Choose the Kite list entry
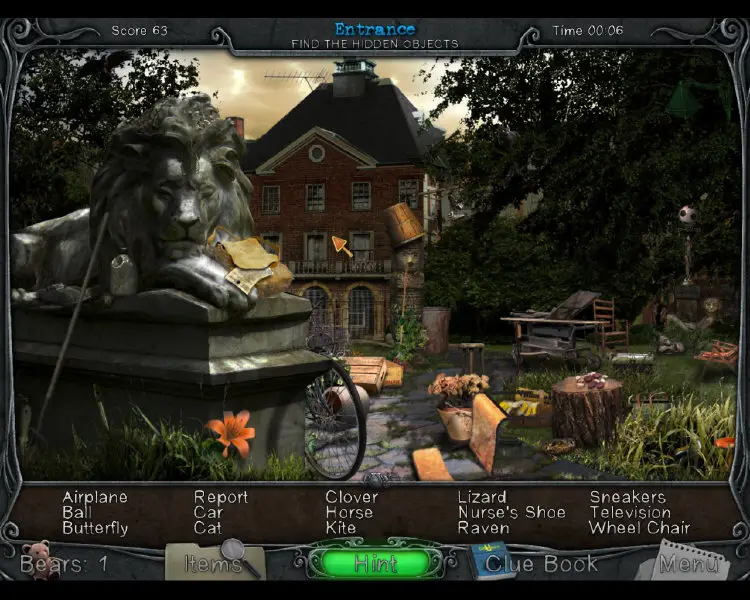 [340, 528]
